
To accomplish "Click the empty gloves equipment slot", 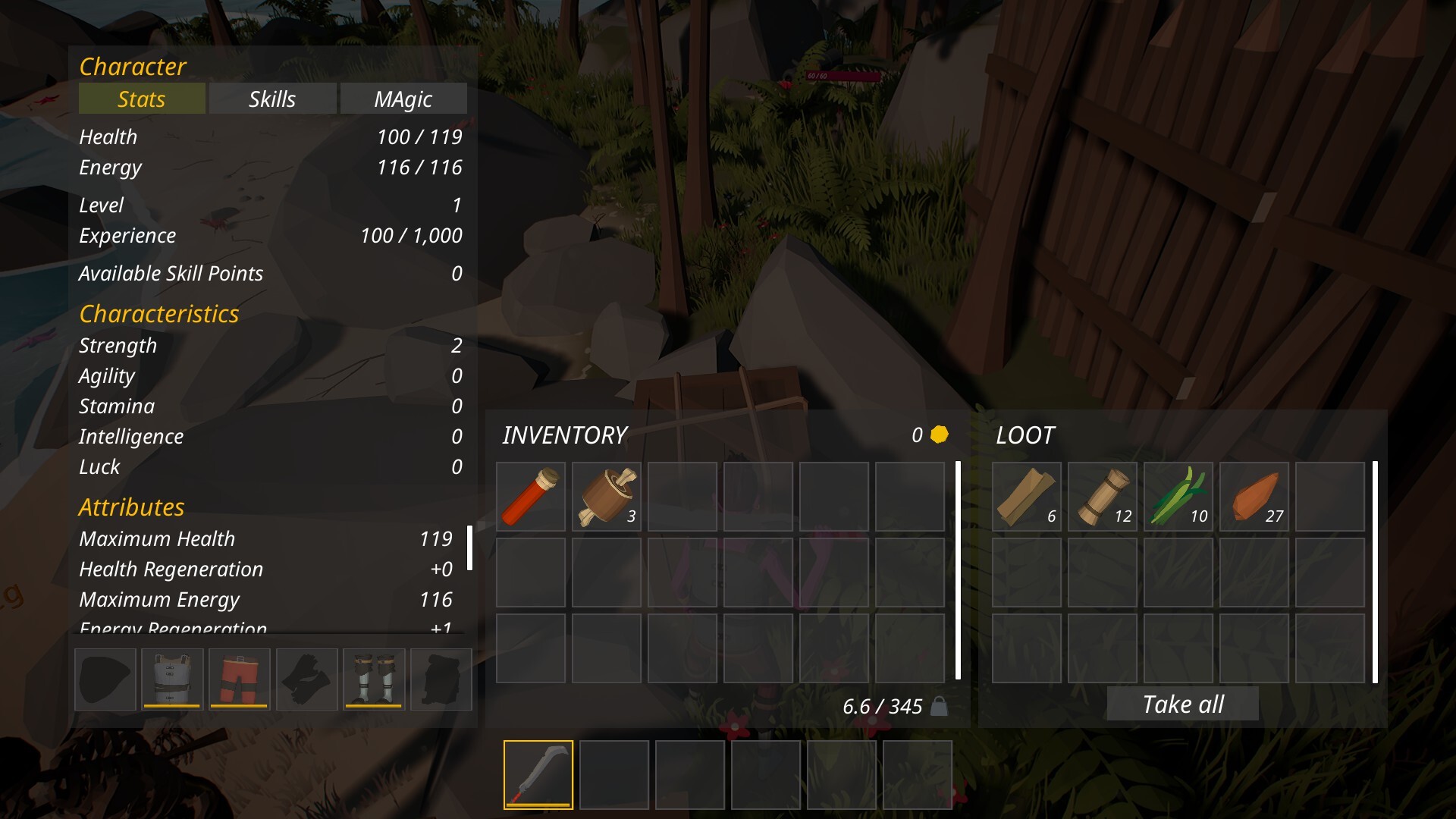I will [306, 679].
